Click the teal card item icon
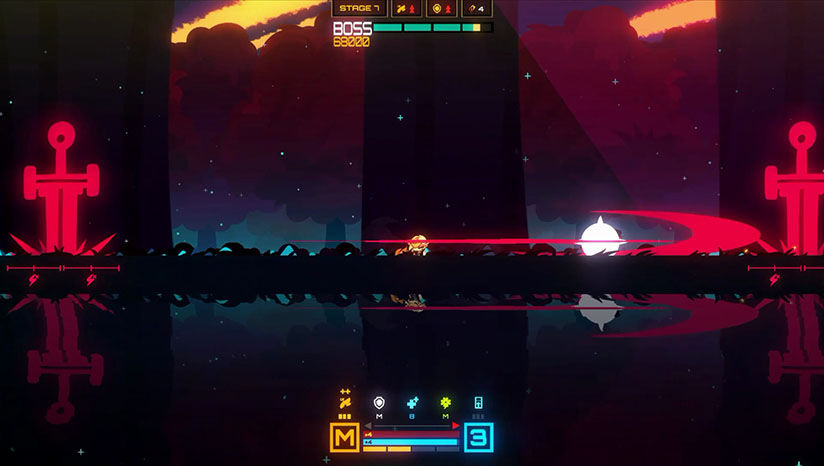The height and width of the screenshot is (466, 824). [x=478, y=402]
